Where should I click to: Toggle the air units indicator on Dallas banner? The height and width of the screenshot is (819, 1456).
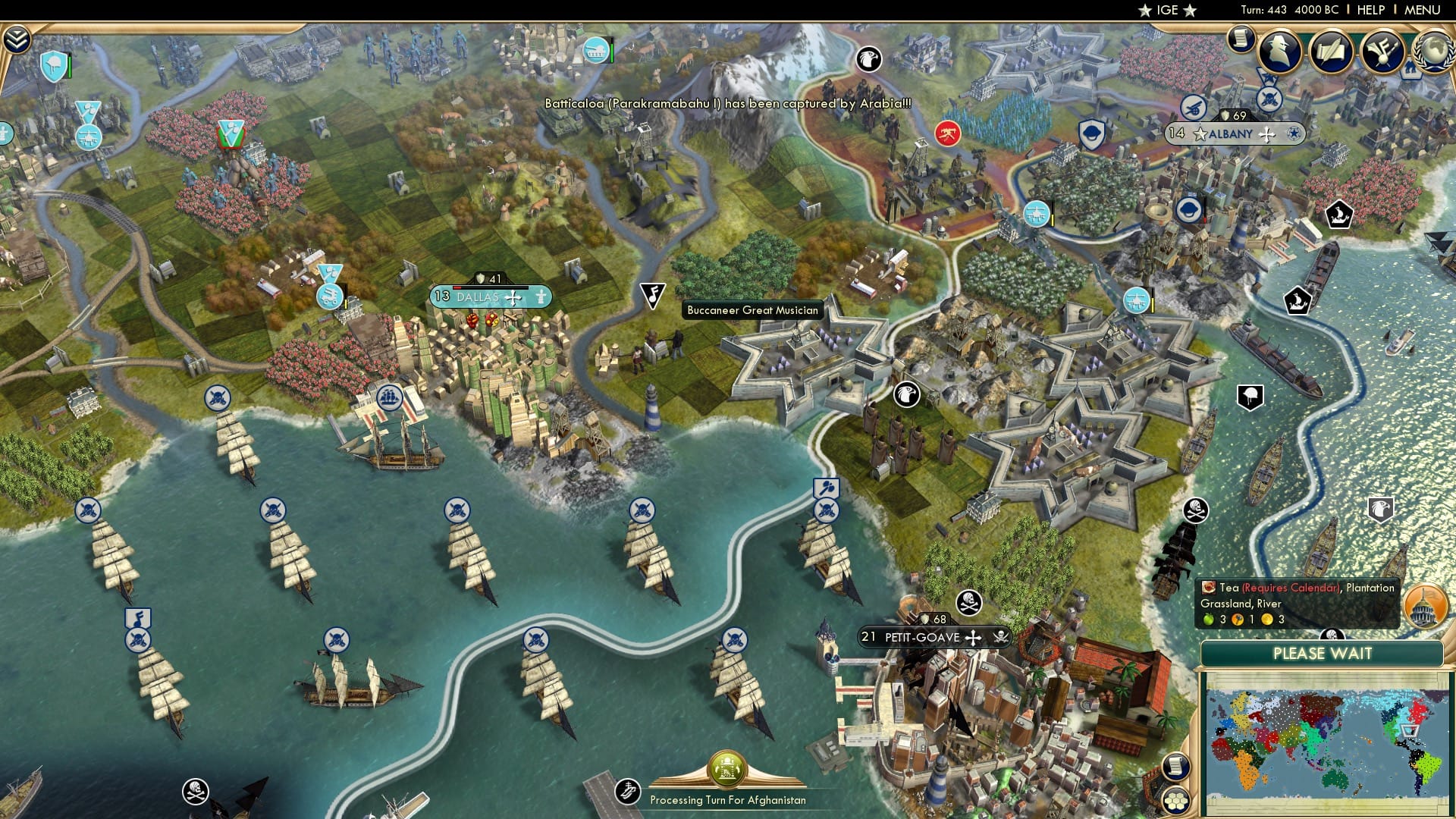(x=541, y=297)
